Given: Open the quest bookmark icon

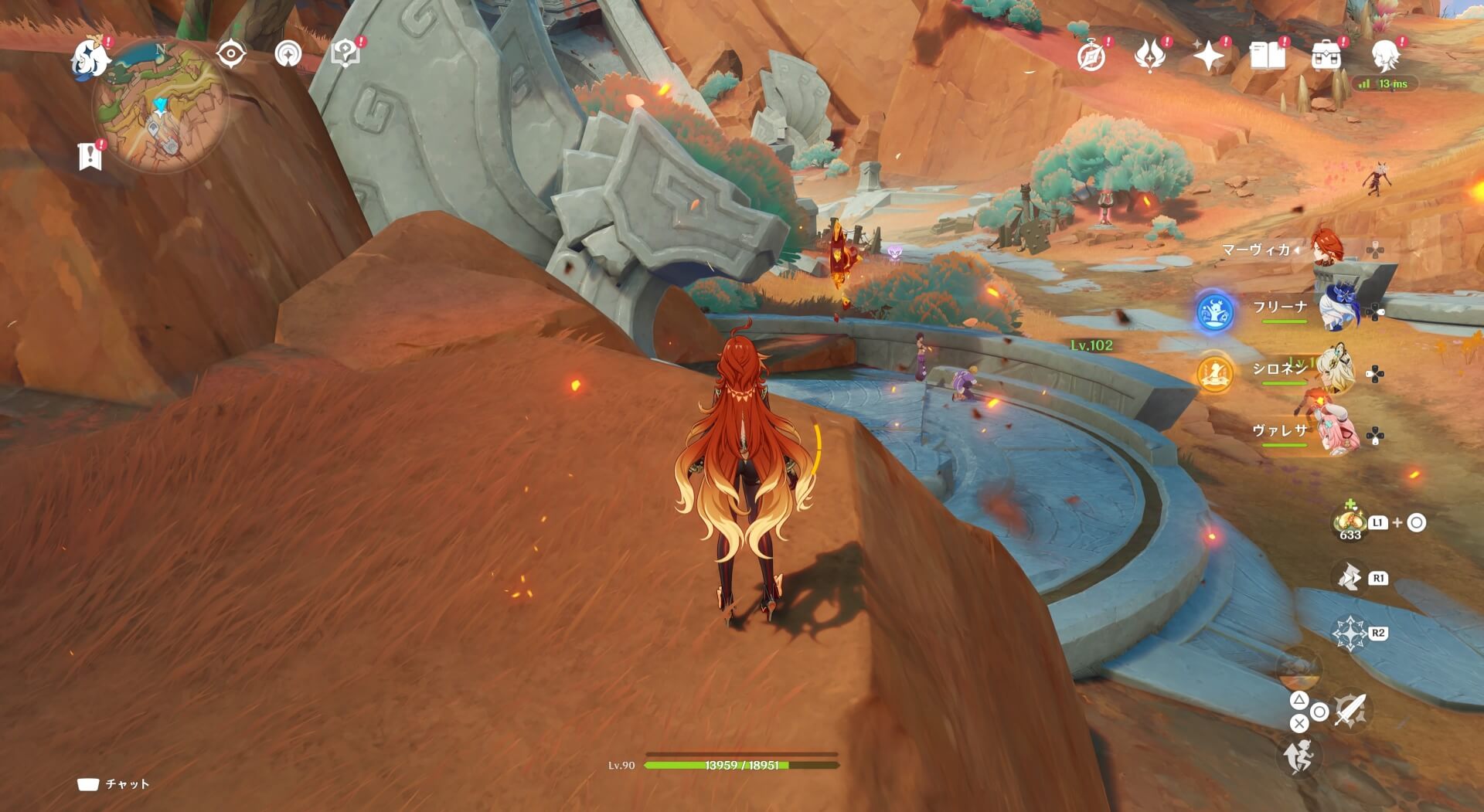Looking at the screenshot, I should tap(90, 156).
